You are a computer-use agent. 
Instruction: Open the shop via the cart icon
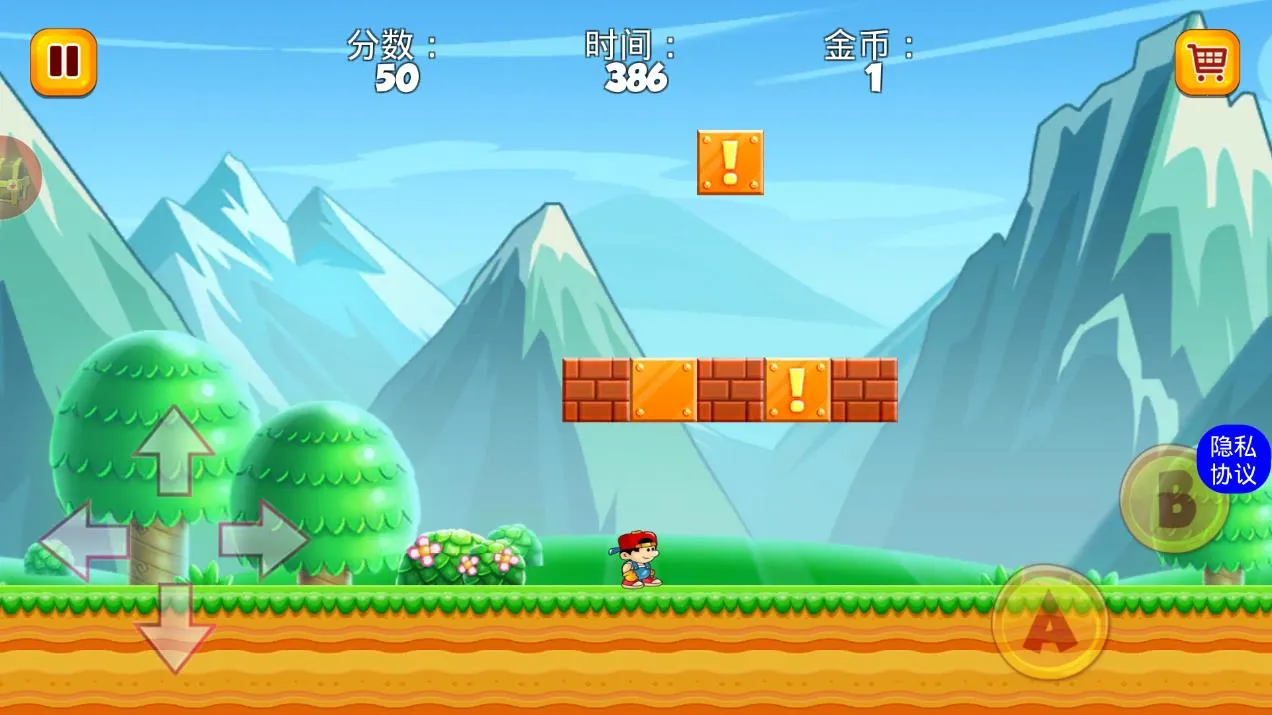click(1207, 63)
